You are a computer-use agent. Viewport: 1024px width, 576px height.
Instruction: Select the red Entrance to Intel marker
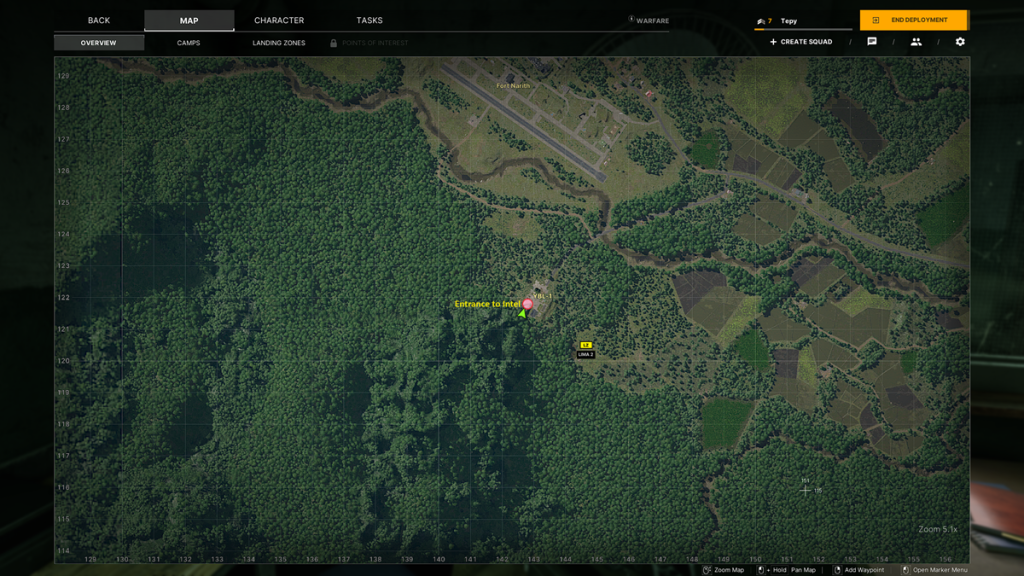click(x=528, y=304)
